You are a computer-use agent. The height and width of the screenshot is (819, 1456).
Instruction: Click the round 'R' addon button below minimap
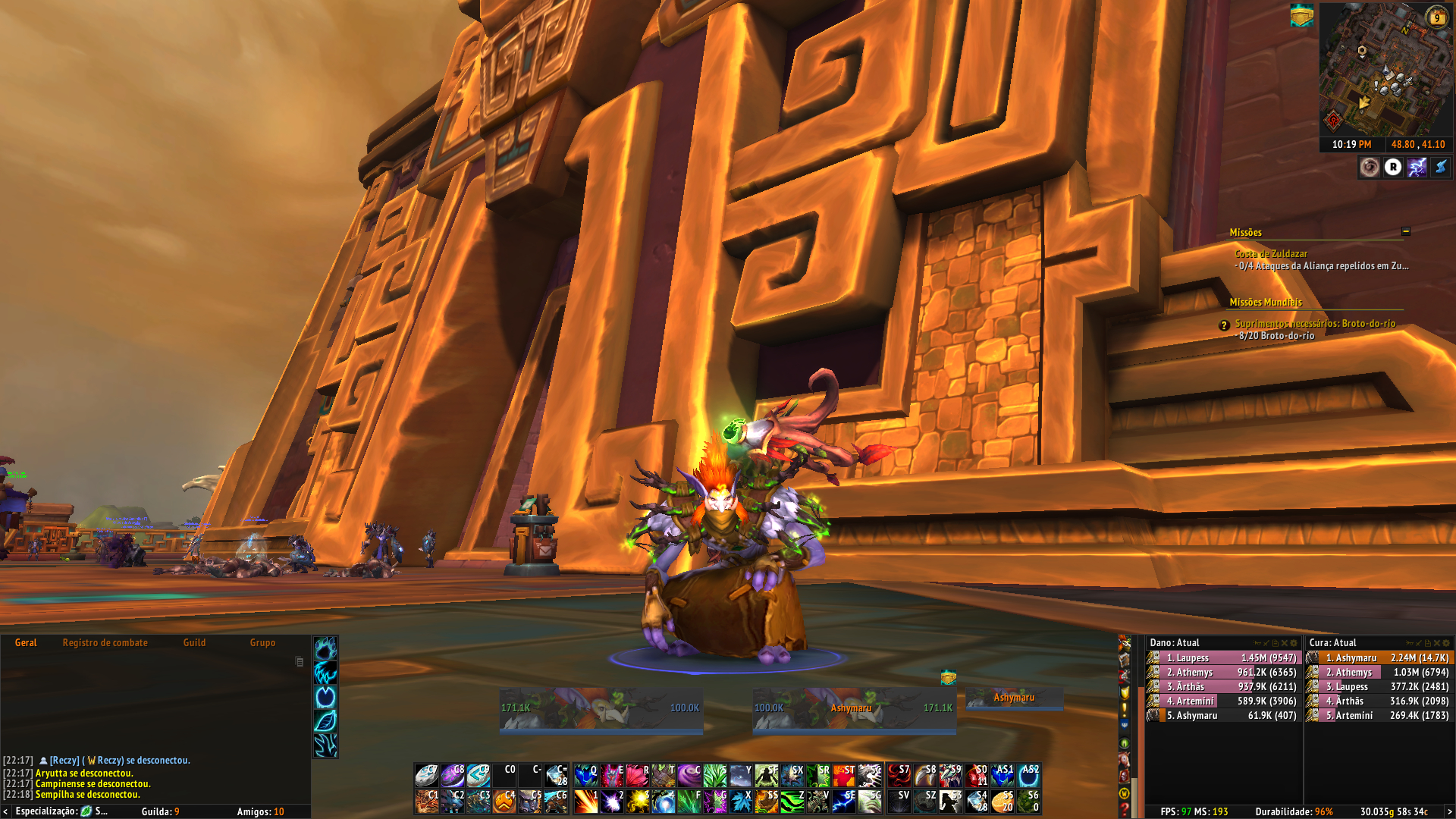pos(1394,167)
